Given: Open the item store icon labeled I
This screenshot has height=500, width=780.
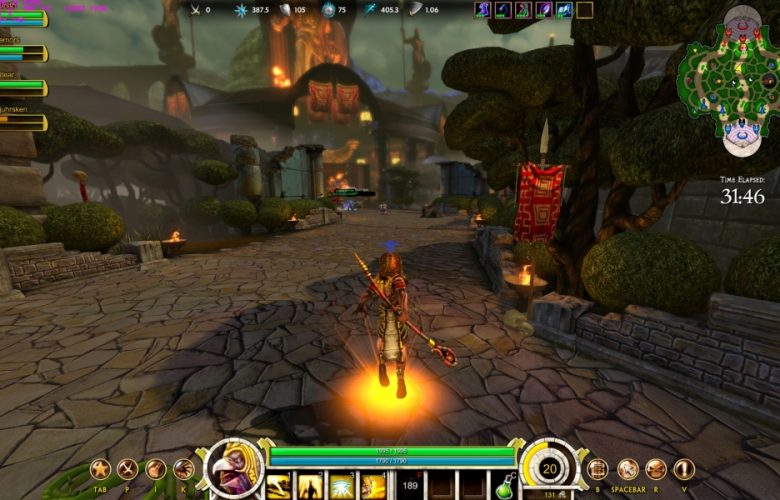Looking at the screenshot, I should click(x=155, y=469).
